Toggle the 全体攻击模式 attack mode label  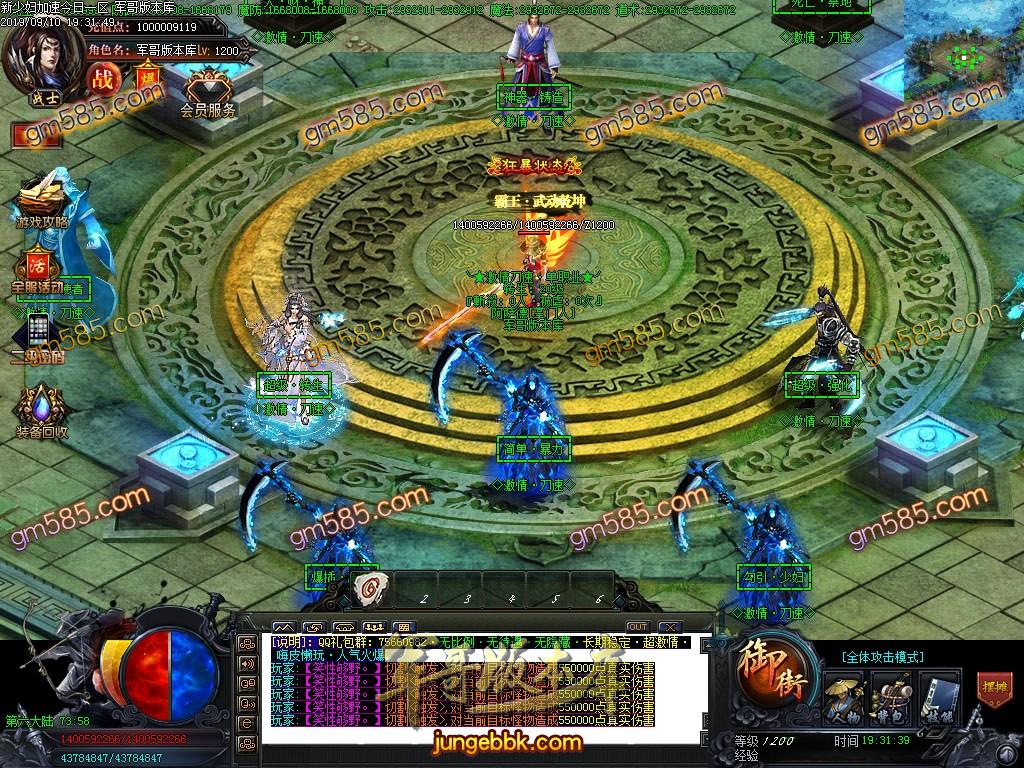point(876,657)
